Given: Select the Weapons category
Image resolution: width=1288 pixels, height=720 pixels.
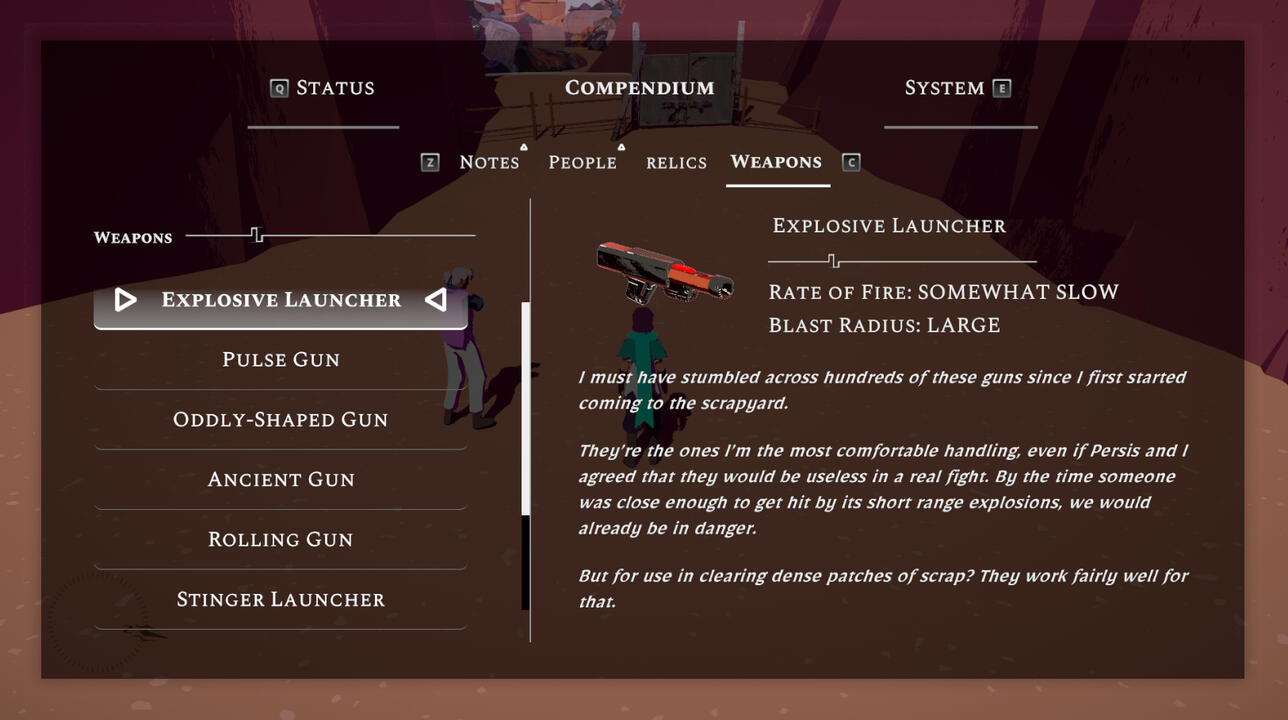Looking at the screenshot, I should (x=776, y=162).
